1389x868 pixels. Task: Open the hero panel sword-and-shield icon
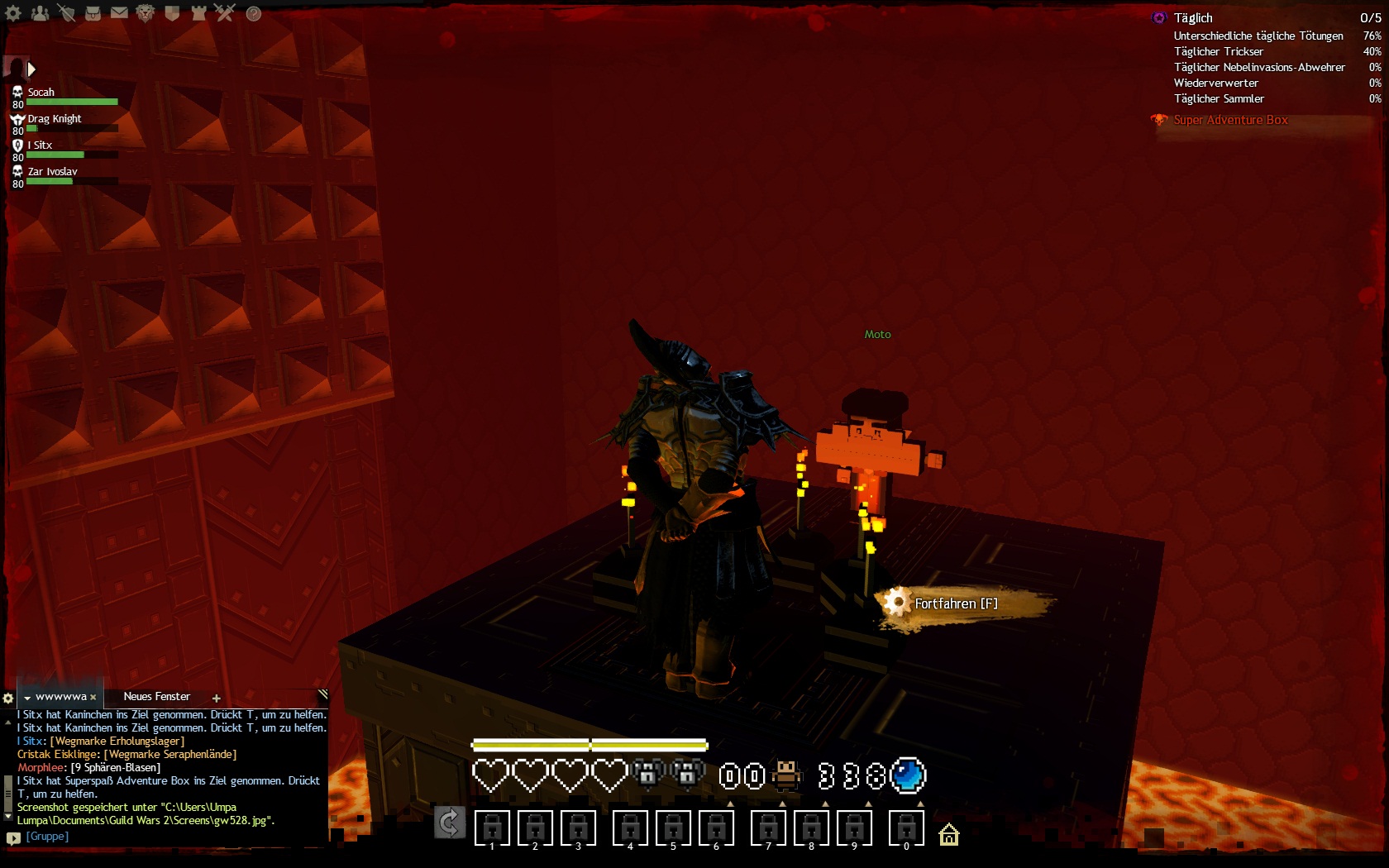pyautogui.click(x=66, y=13)
